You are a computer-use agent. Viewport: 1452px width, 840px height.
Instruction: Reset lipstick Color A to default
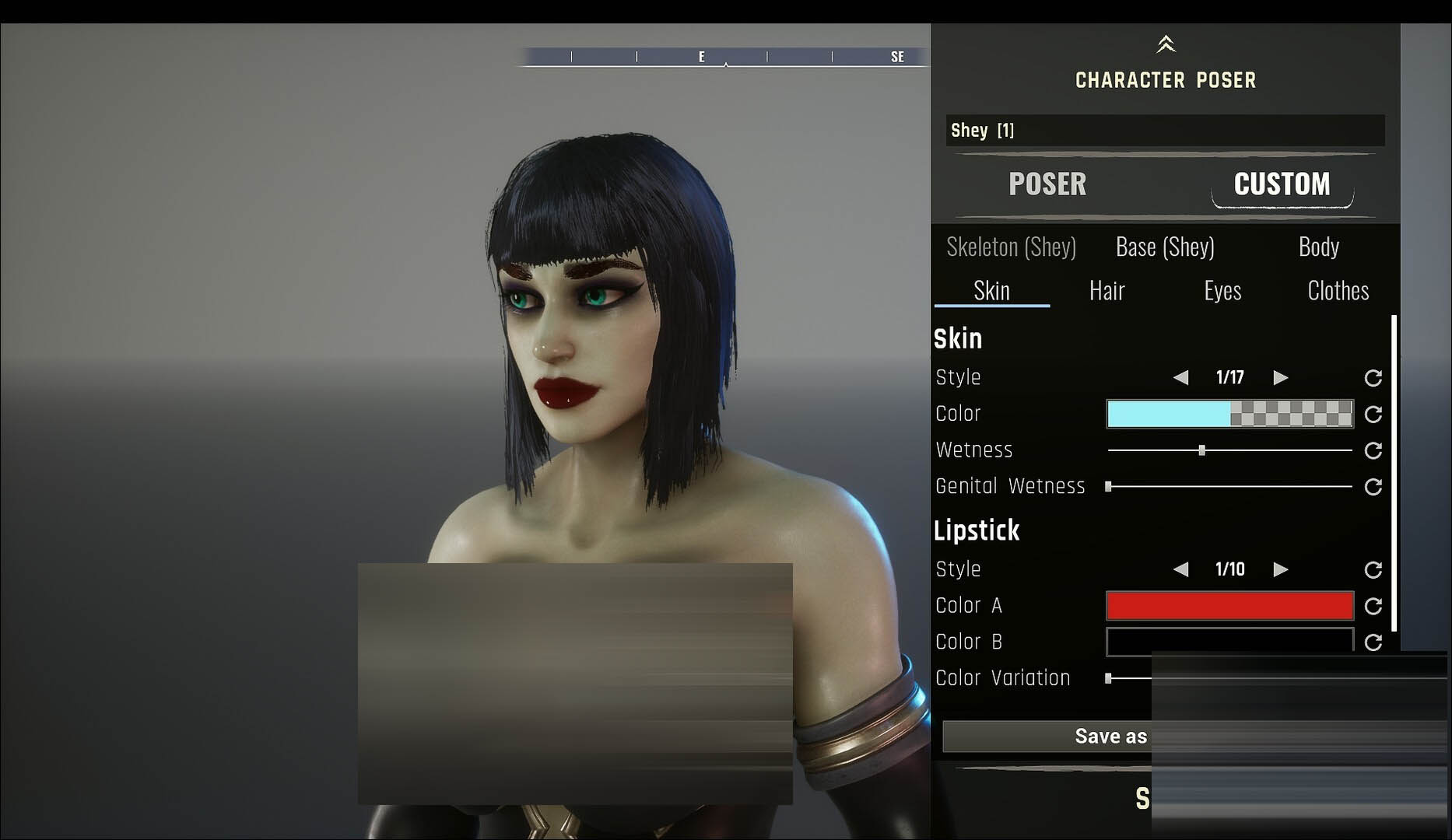point(1373,606)
